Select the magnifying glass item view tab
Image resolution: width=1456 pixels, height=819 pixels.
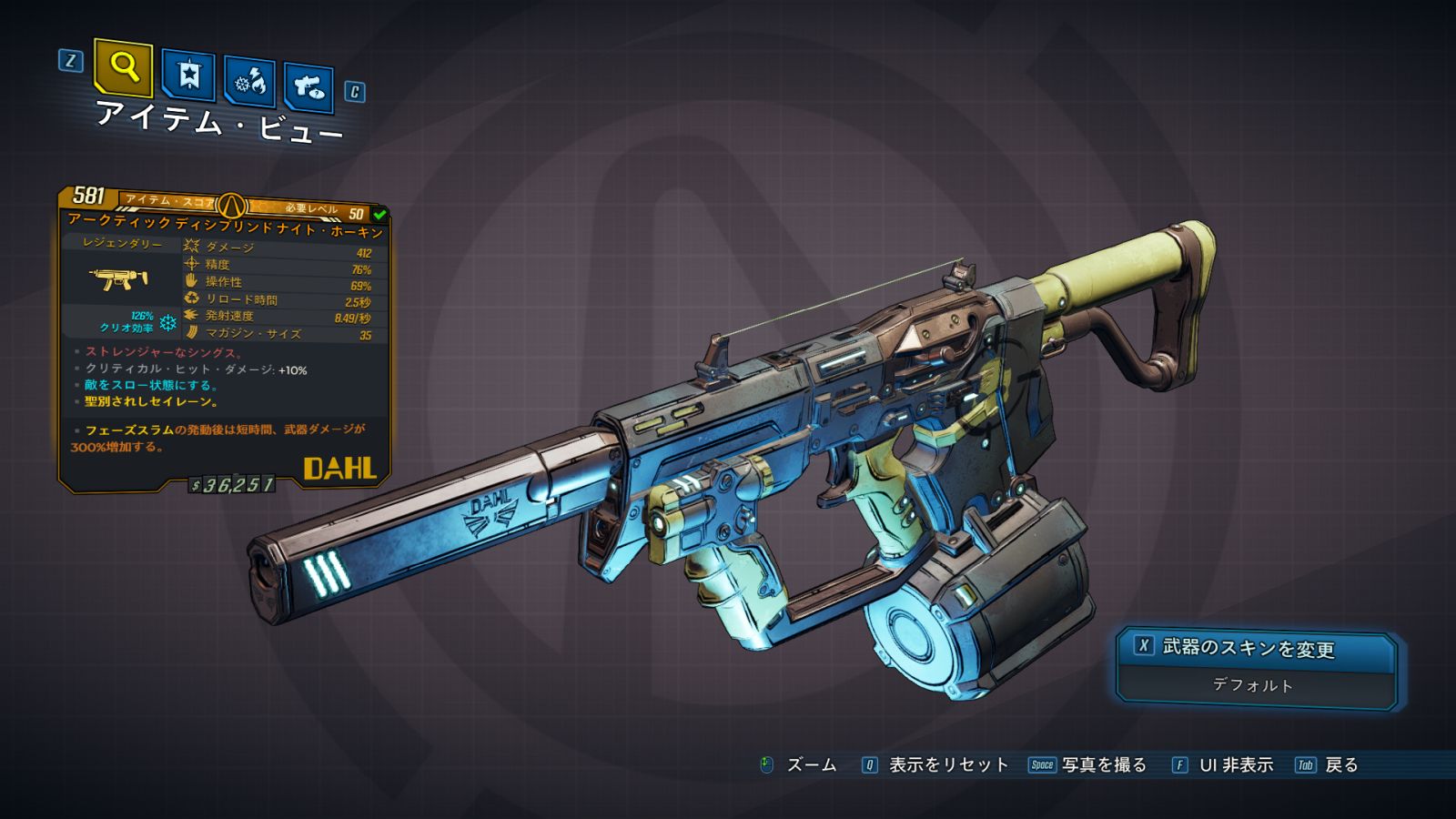click(123, 66)
